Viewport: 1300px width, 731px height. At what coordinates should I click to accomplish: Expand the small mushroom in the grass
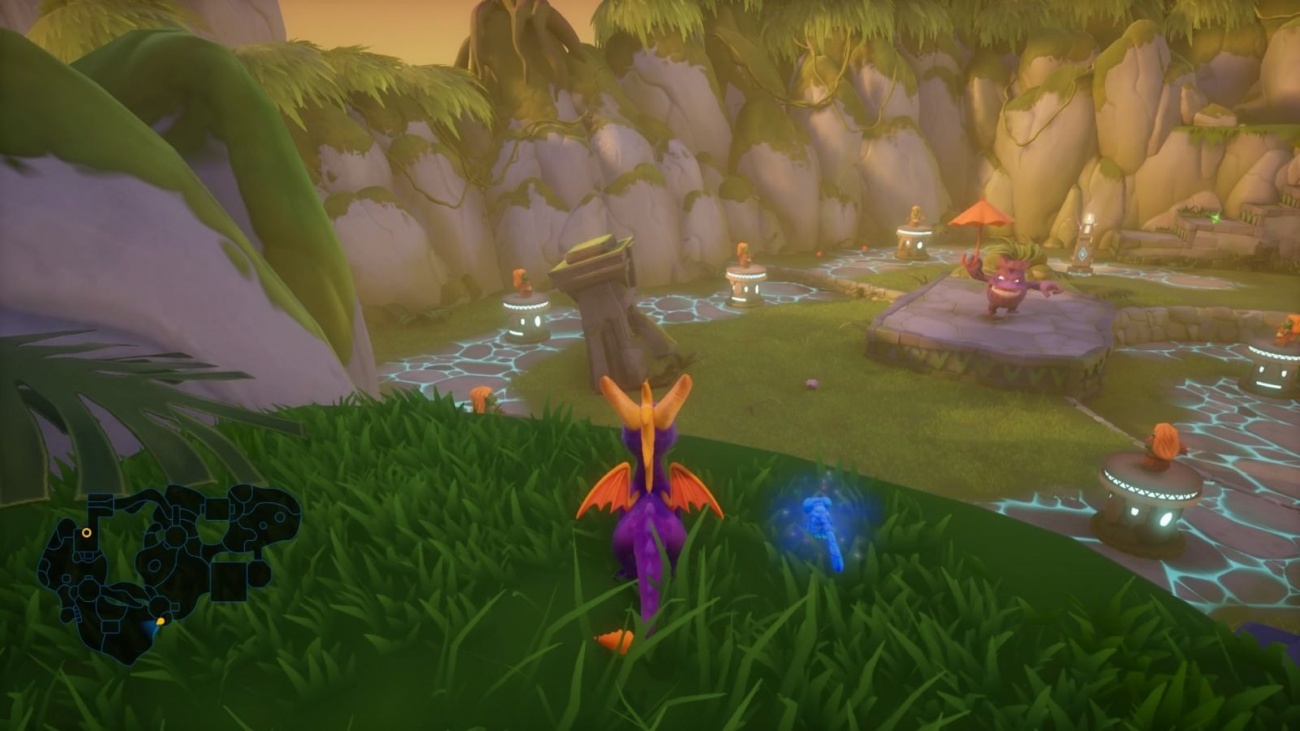point(480,400)
